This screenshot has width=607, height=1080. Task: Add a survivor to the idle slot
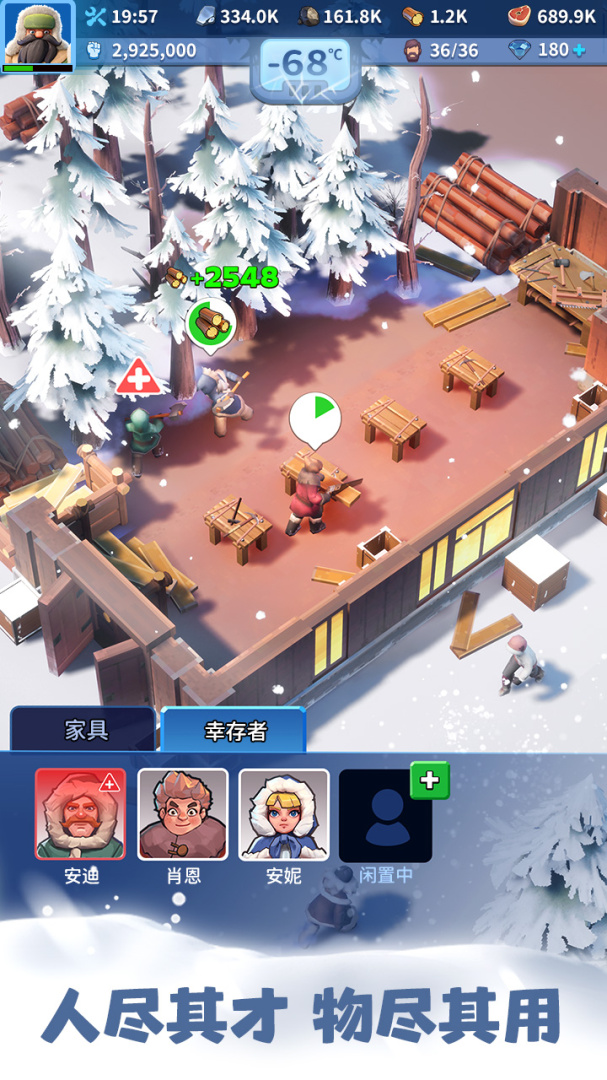(x=429, y=781)
